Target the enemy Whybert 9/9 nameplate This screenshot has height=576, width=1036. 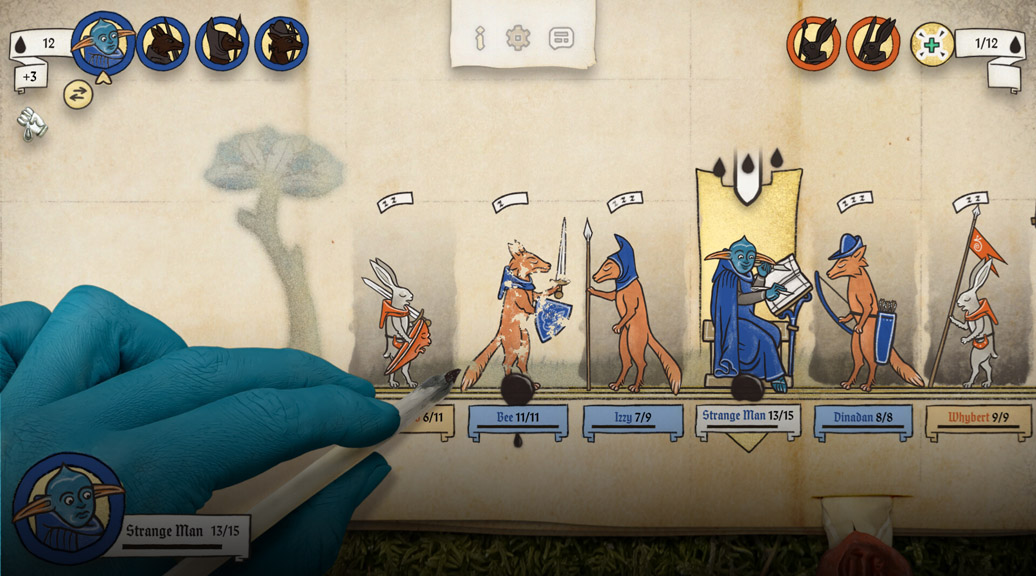click(x=978, y=419)
